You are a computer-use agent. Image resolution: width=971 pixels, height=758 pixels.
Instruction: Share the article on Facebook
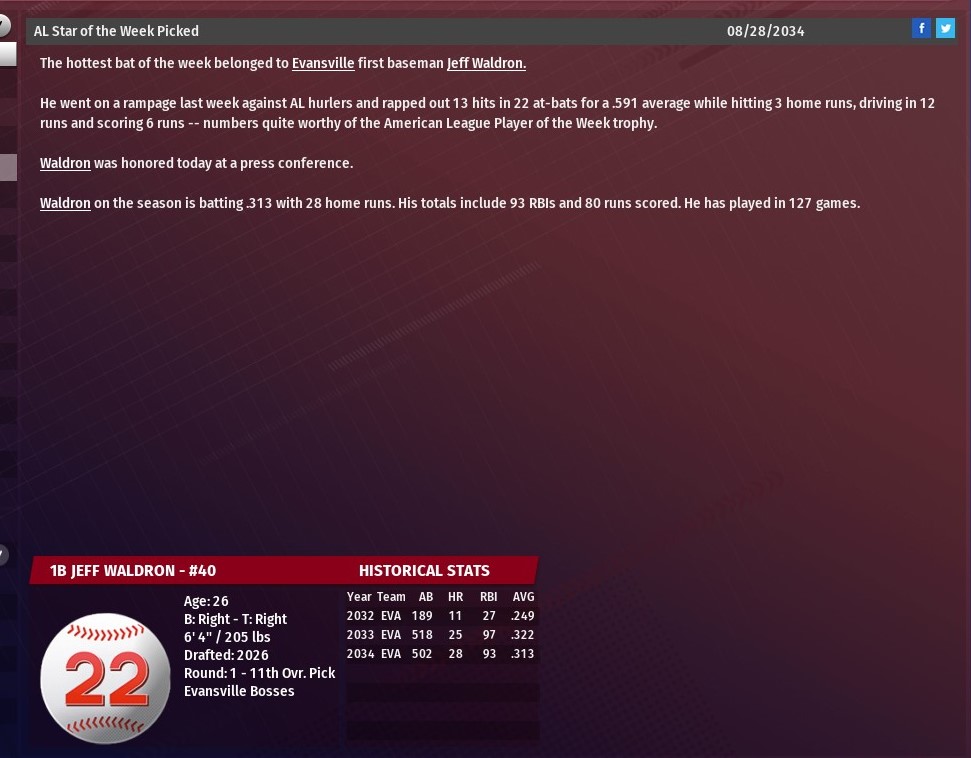pos(921,29)
